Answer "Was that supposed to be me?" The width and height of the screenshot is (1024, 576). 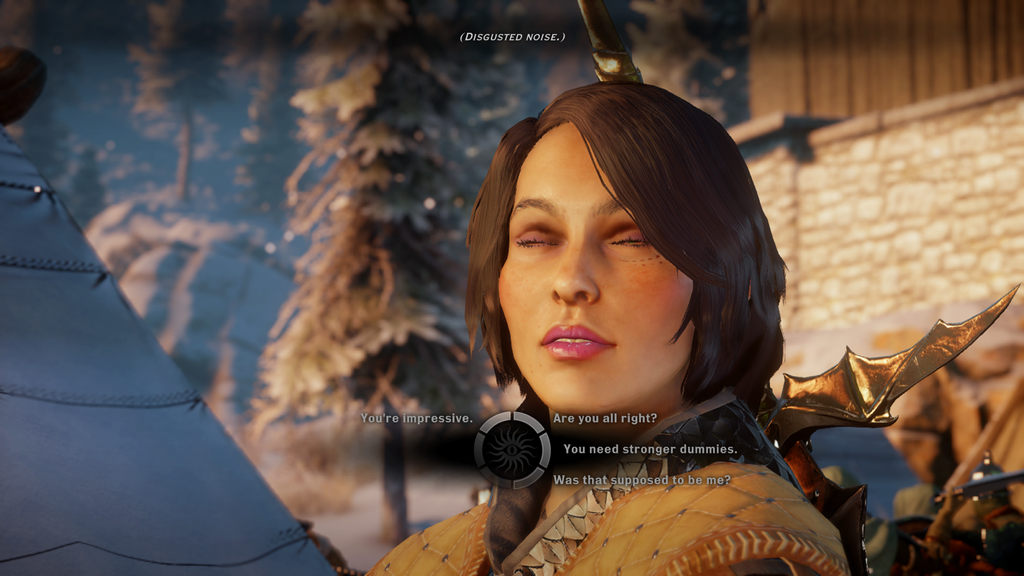click(641, 480)
